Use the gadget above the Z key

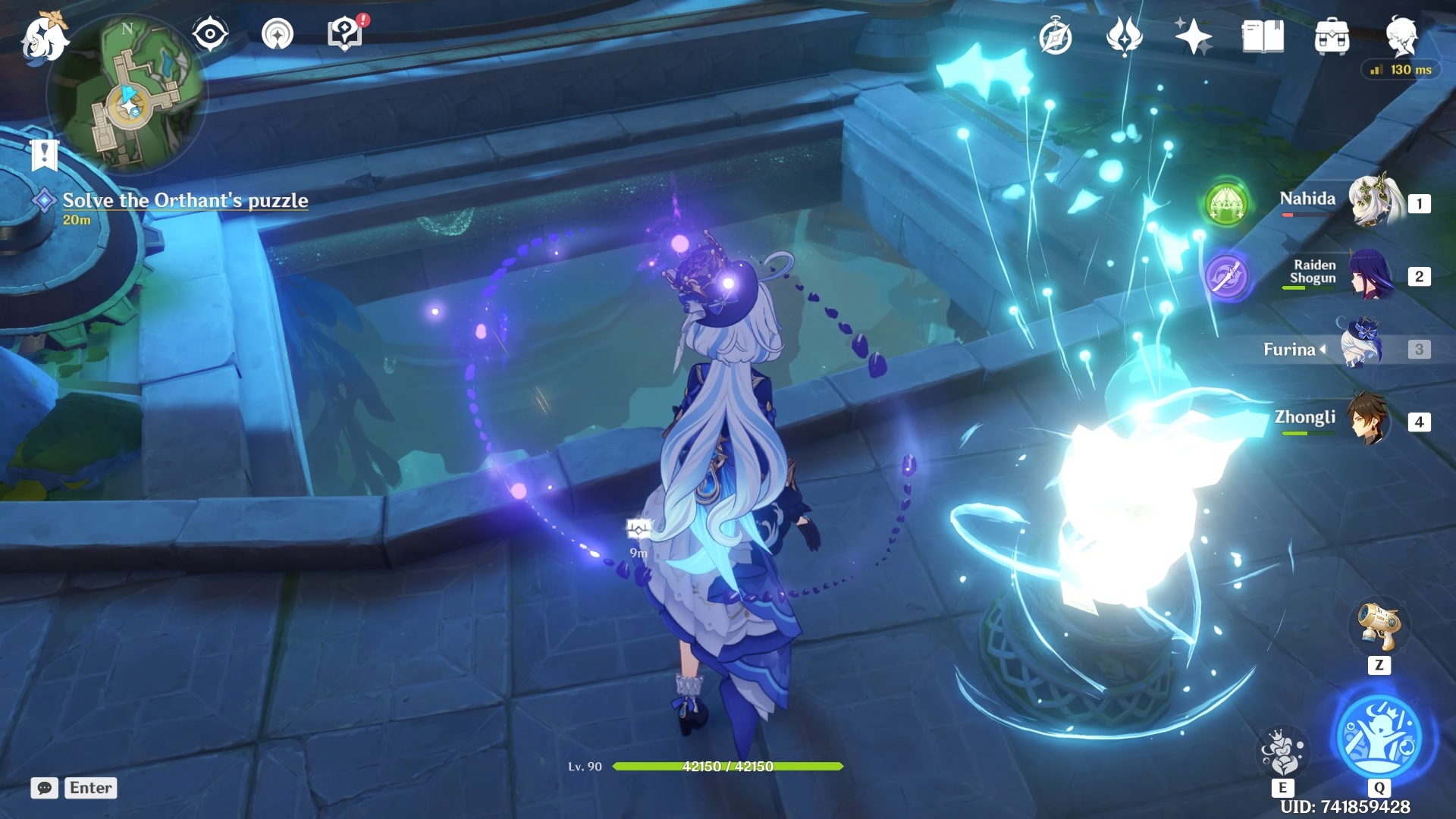[x=1379, y=626]
